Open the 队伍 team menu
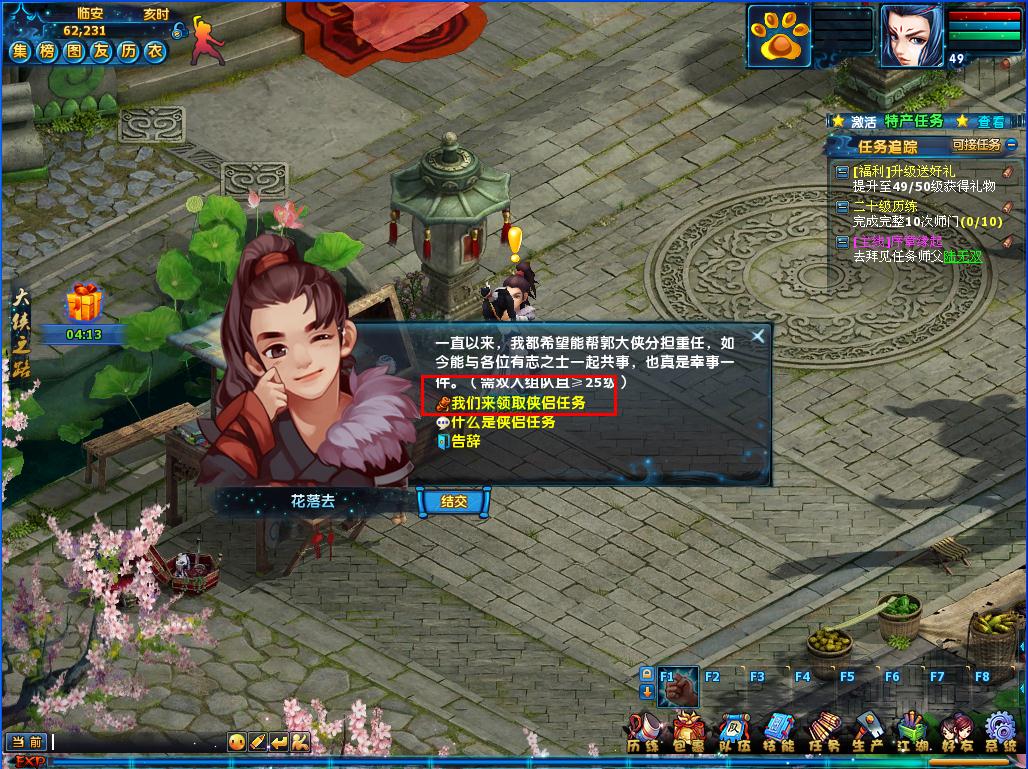This screenshot has height=769, width=1028. pos(733,732)
